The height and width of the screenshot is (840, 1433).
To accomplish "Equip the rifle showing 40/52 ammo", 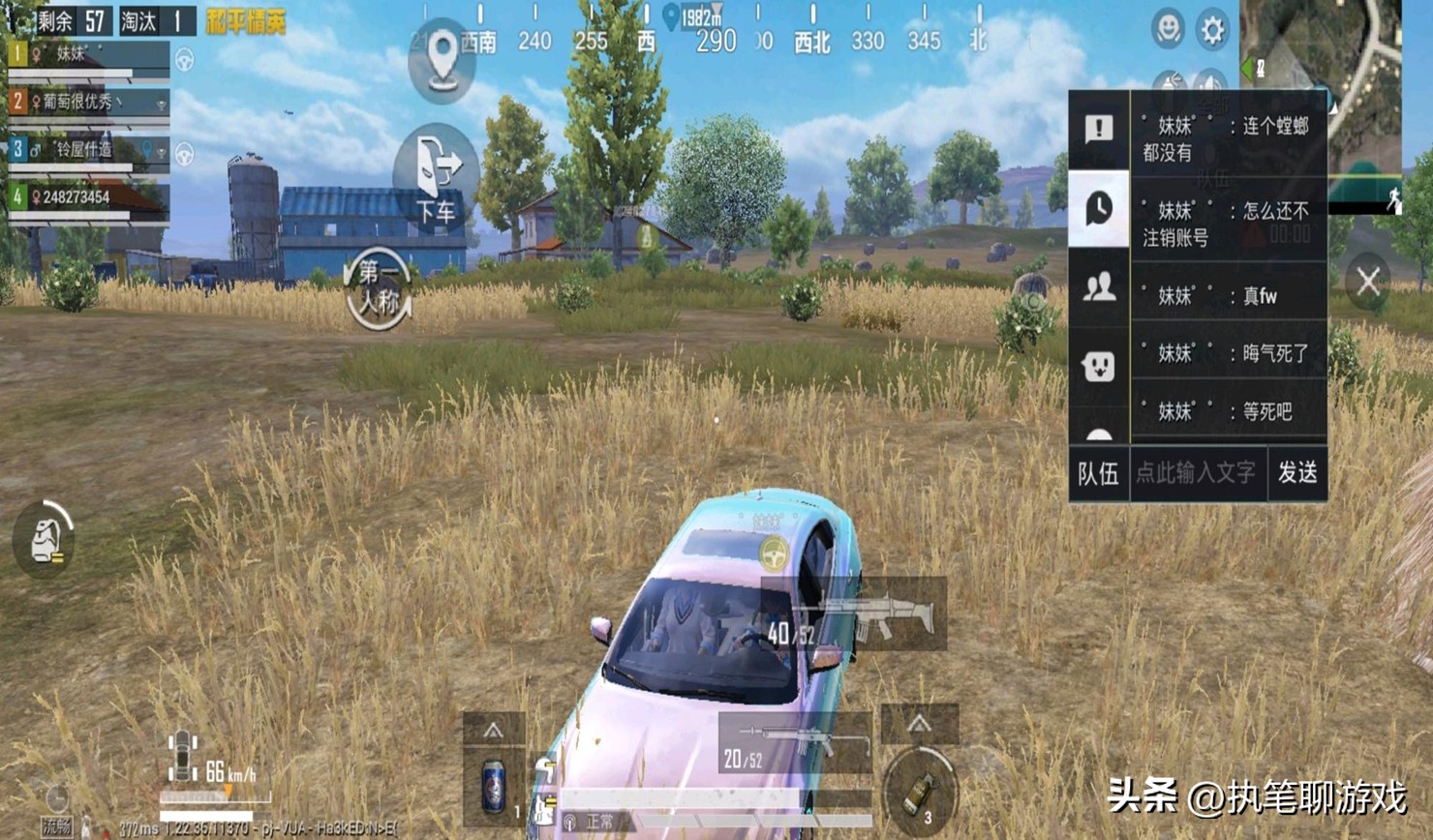I will (x=854, y=616).
